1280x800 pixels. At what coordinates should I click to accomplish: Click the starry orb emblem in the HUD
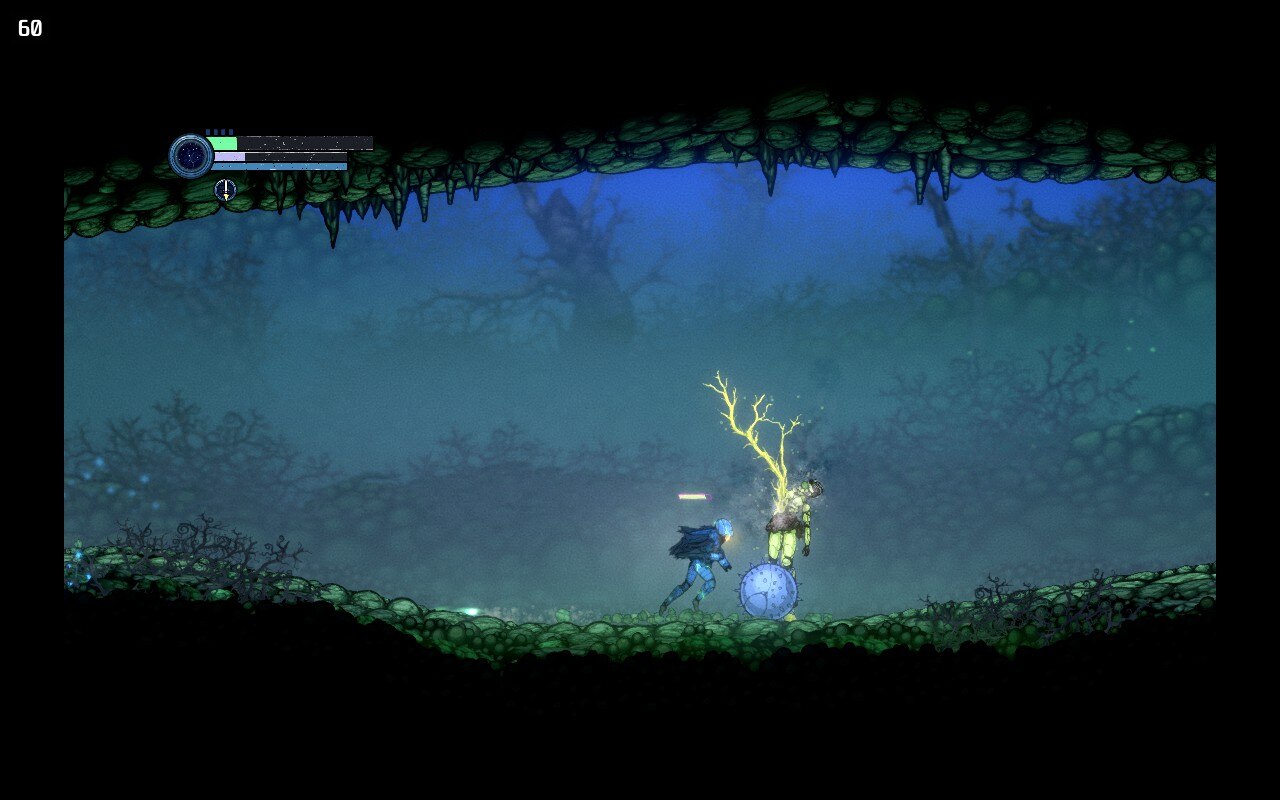190,156
